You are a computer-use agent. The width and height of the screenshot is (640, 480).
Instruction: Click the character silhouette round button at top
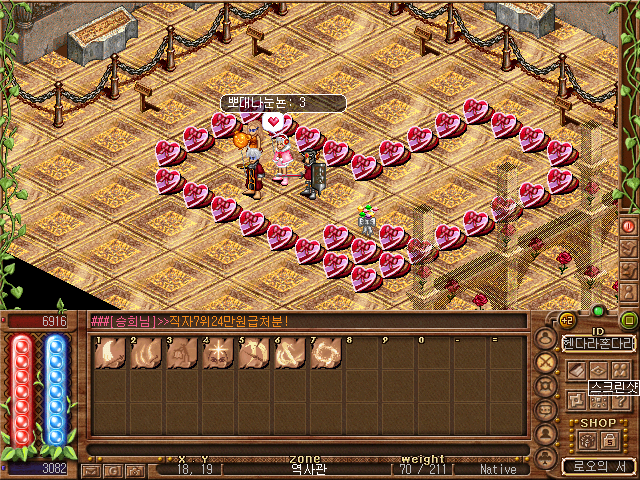(546, 338)
